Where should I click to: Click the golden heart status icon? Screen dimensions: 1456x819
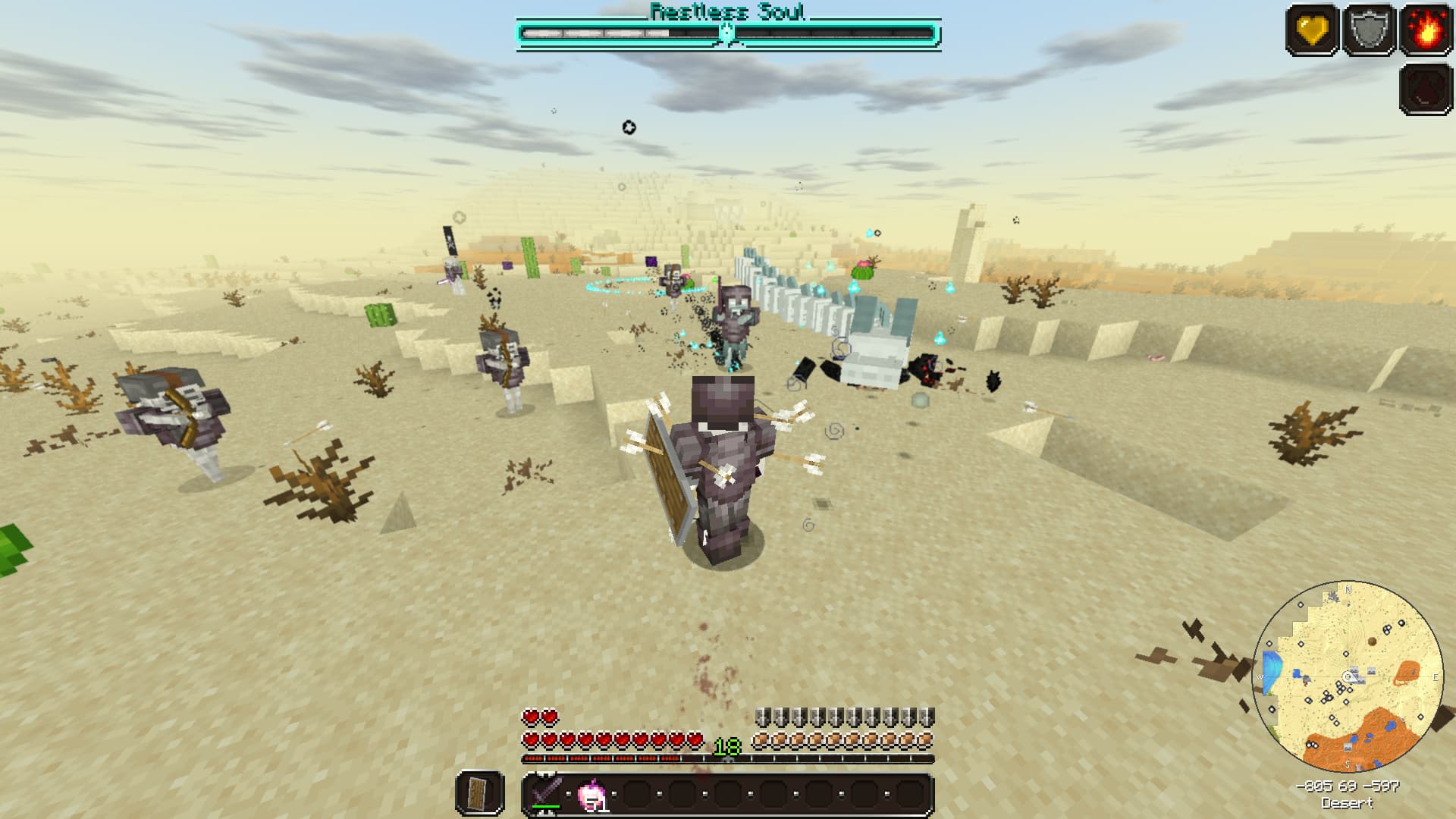pos(1312,30)
